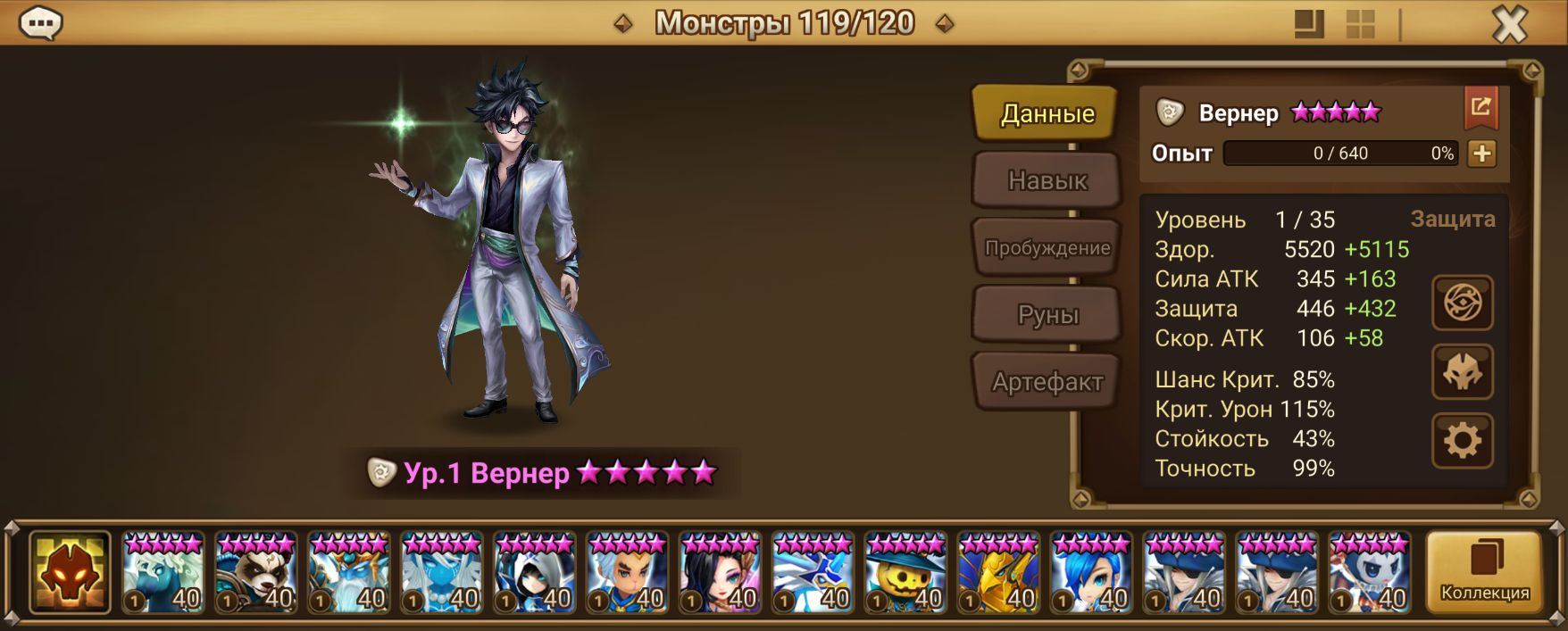The width and height of the screenshot is (1568, 631).
Task: Click the swirl emblem round button
Action: click(1462, 303)
